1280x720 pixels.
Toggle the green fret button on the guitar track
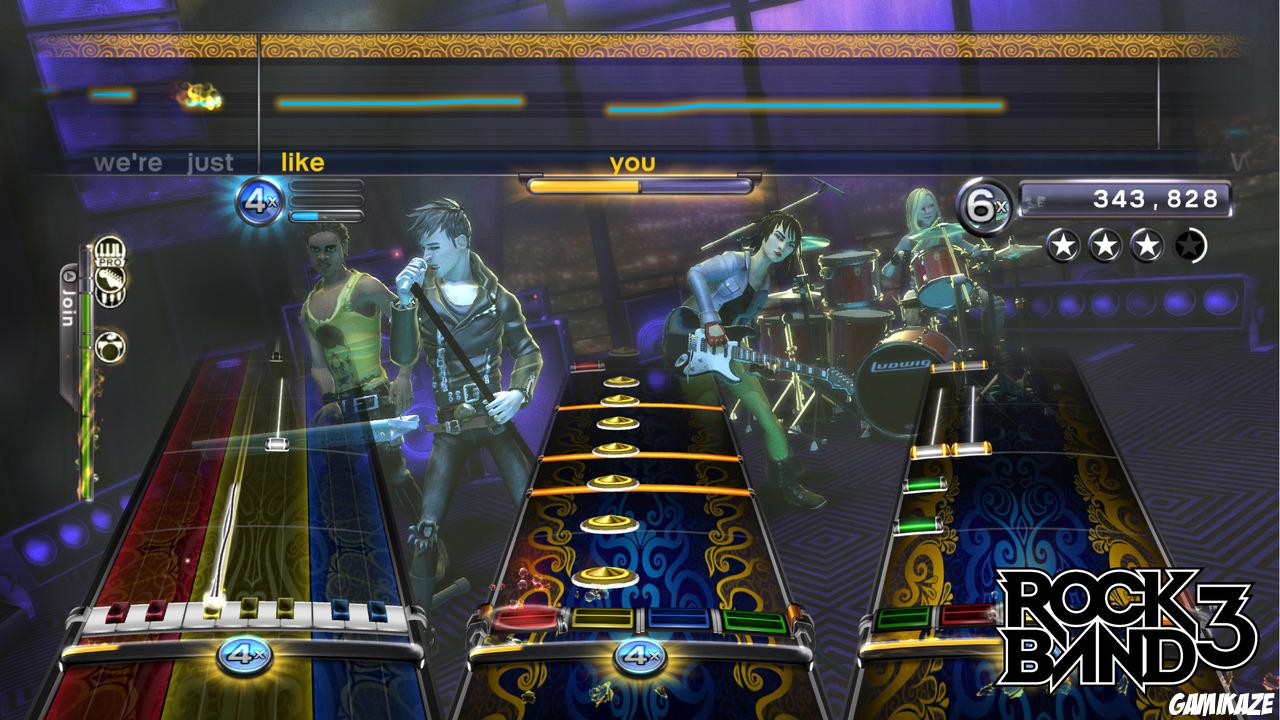point(903,618)
